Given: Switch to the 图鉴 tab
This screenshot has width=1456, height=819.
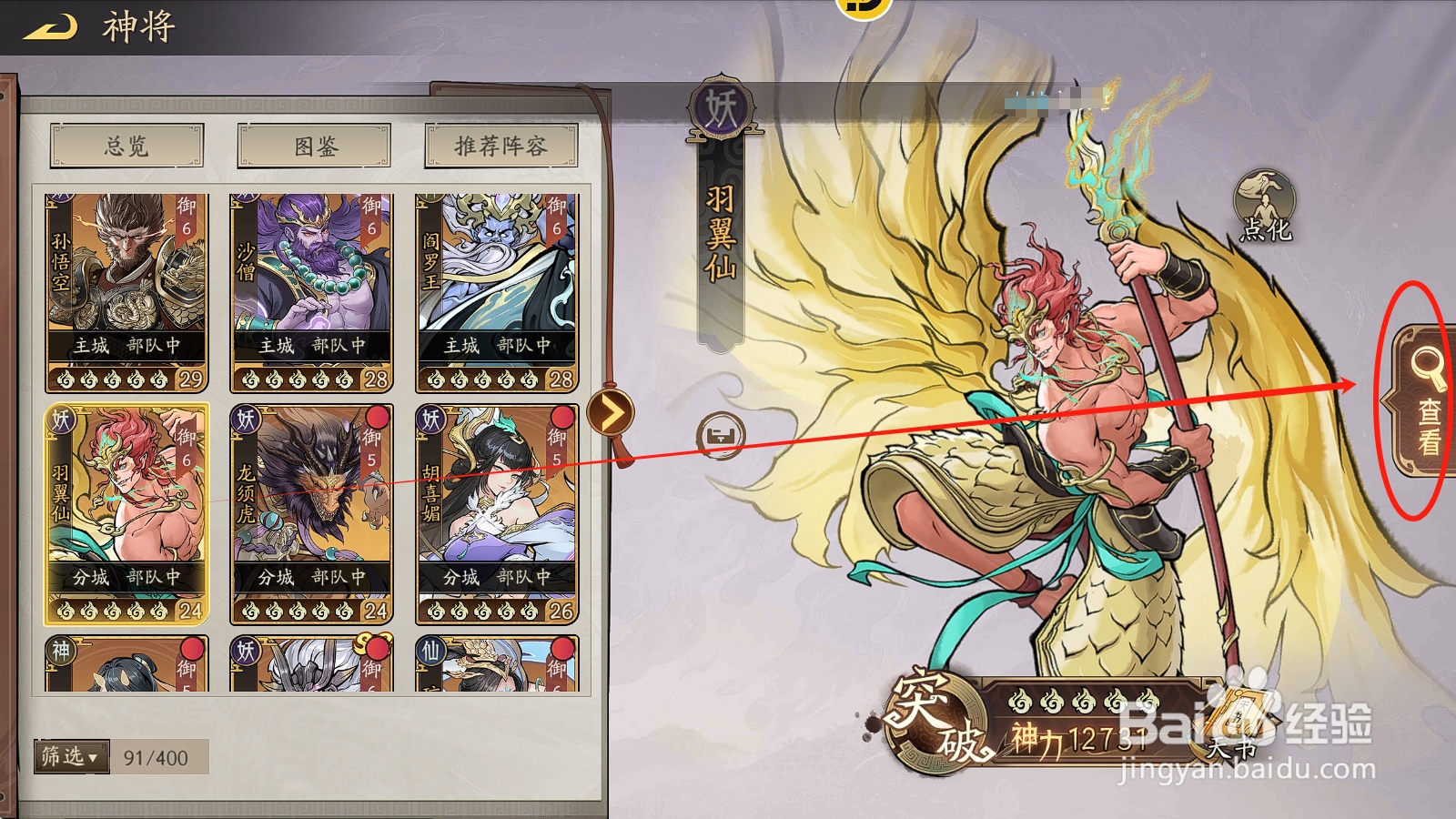Looking at the screenshot, I should pos(312,146).
